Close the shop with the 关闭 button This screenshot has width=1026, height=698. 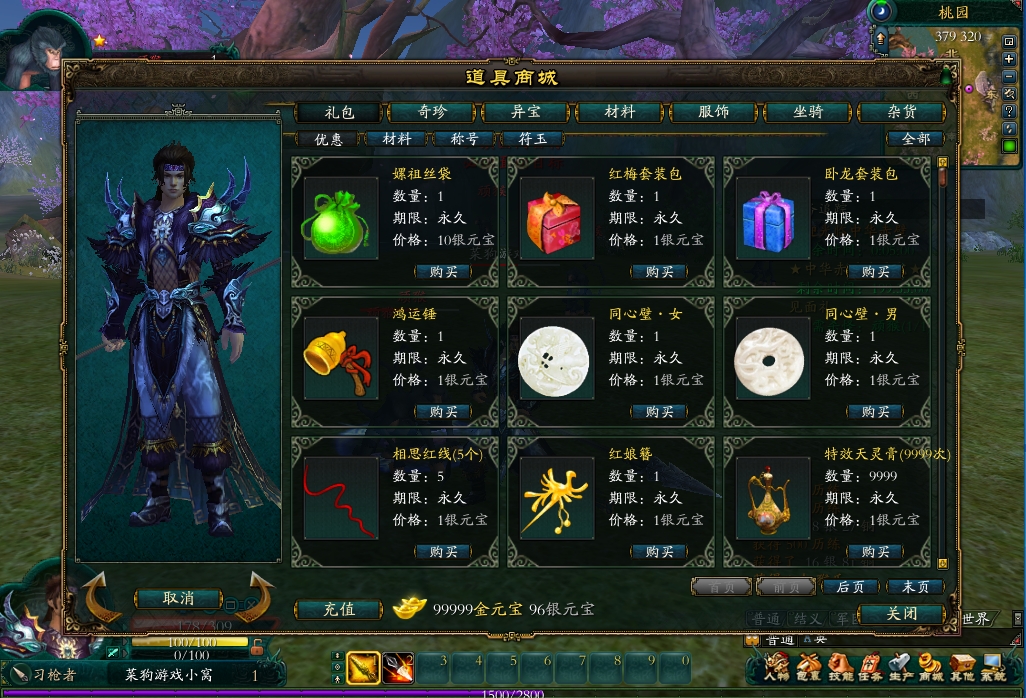[901, 613]
